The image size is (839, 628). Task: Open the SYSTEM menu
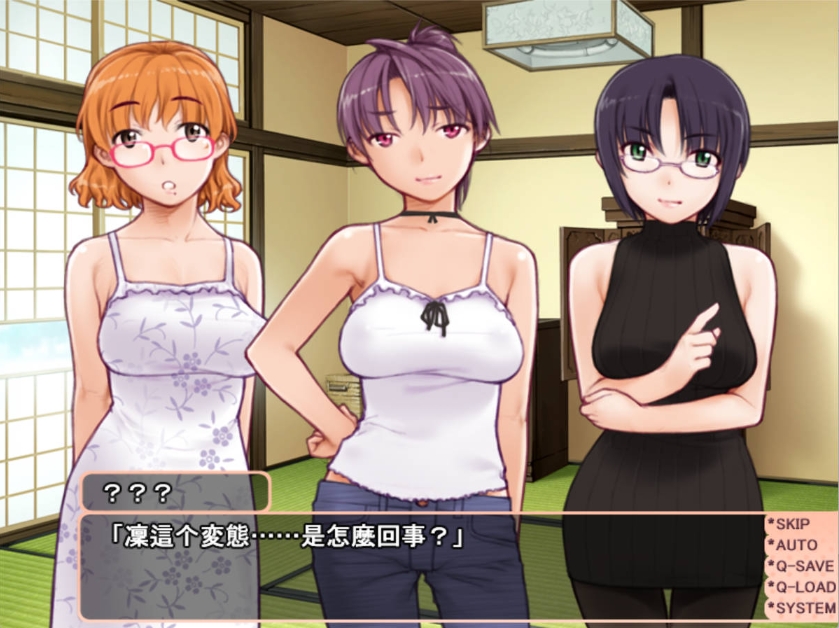click(802, 607)
